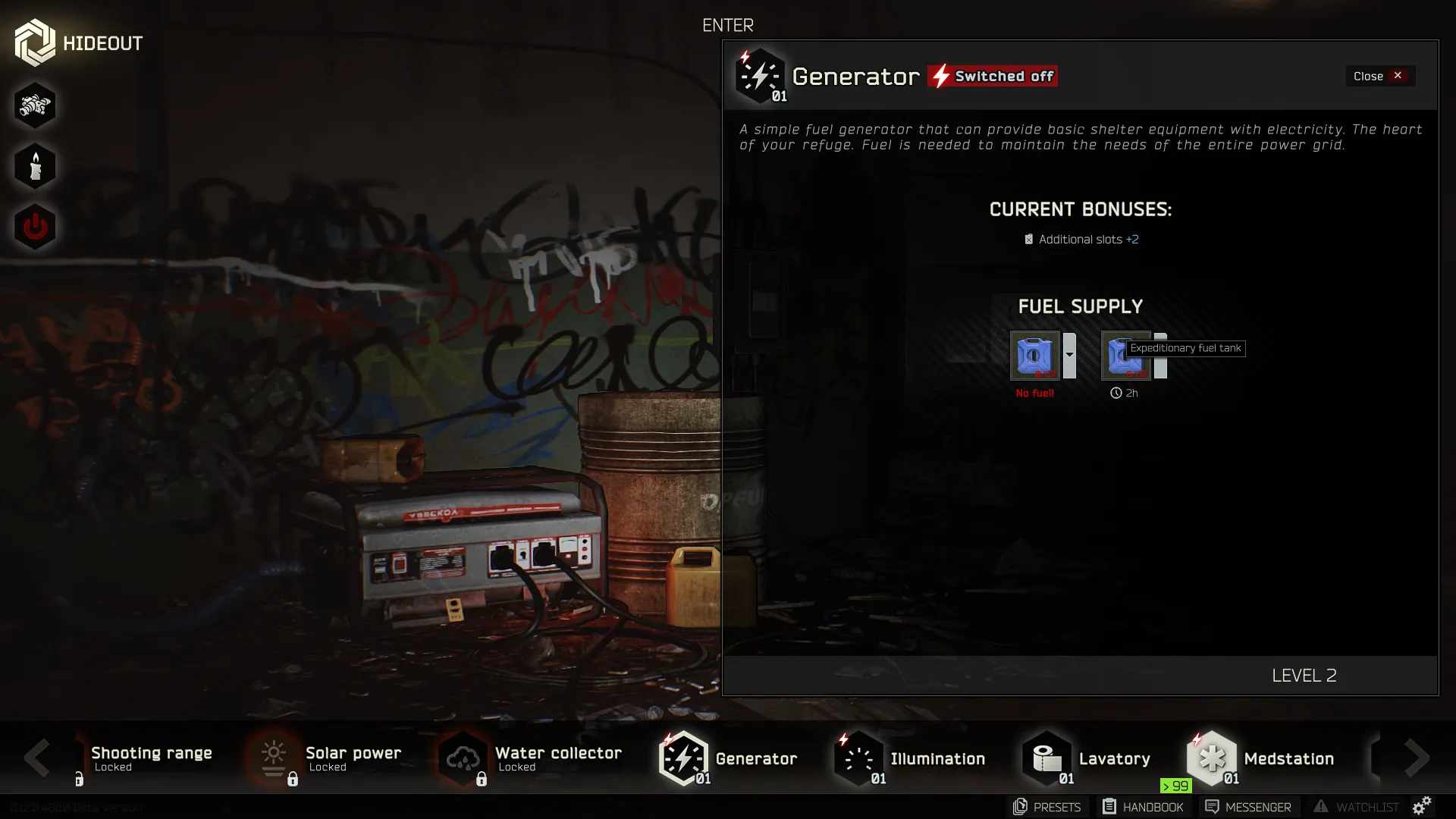Open the settings gear icon
Viewport: 1456px width, 819px height.
1422,805
